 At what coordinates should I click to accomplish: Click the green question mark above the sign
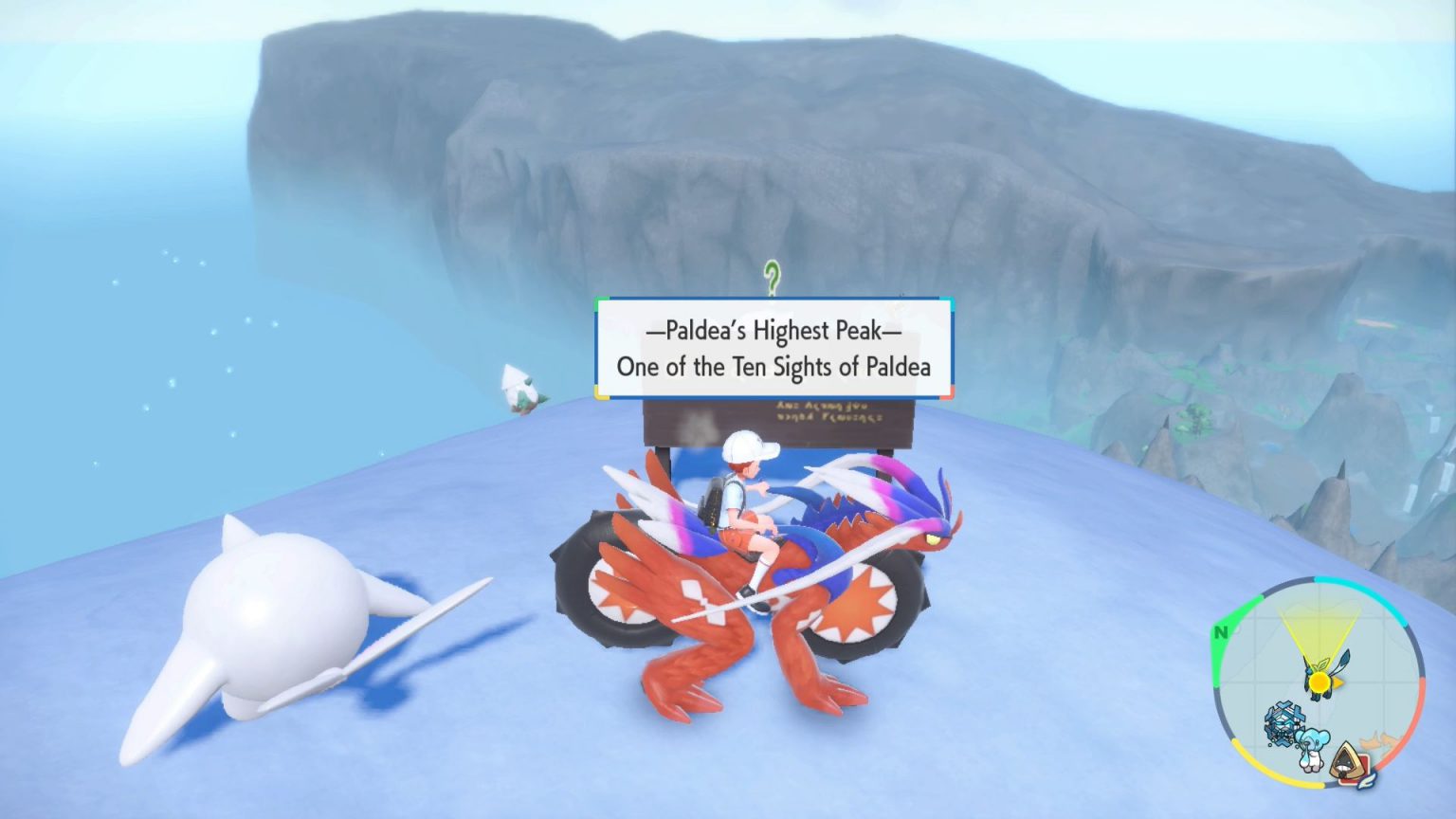[x=772, y=275]
